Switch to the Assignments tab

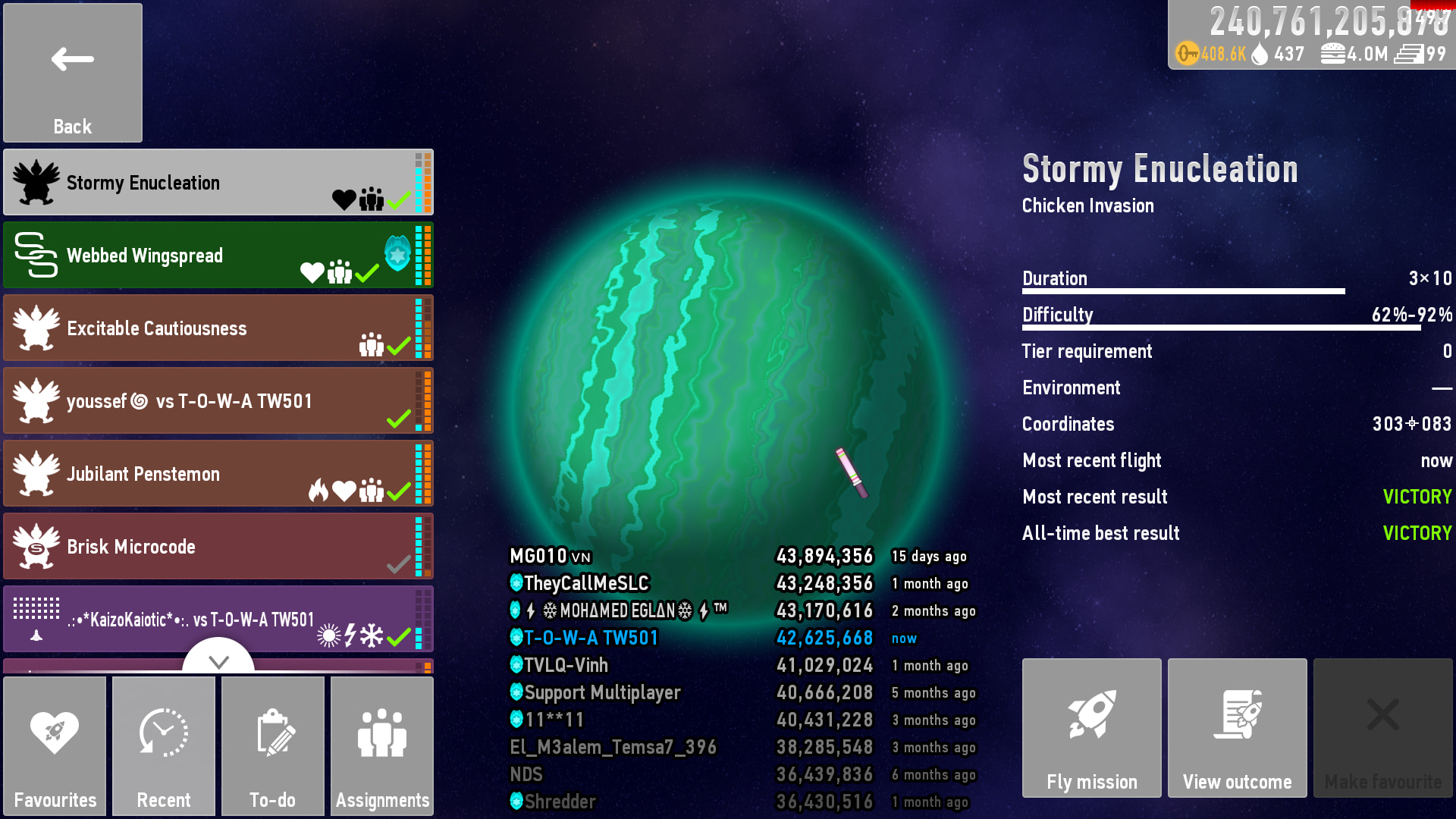coord(382,746)
